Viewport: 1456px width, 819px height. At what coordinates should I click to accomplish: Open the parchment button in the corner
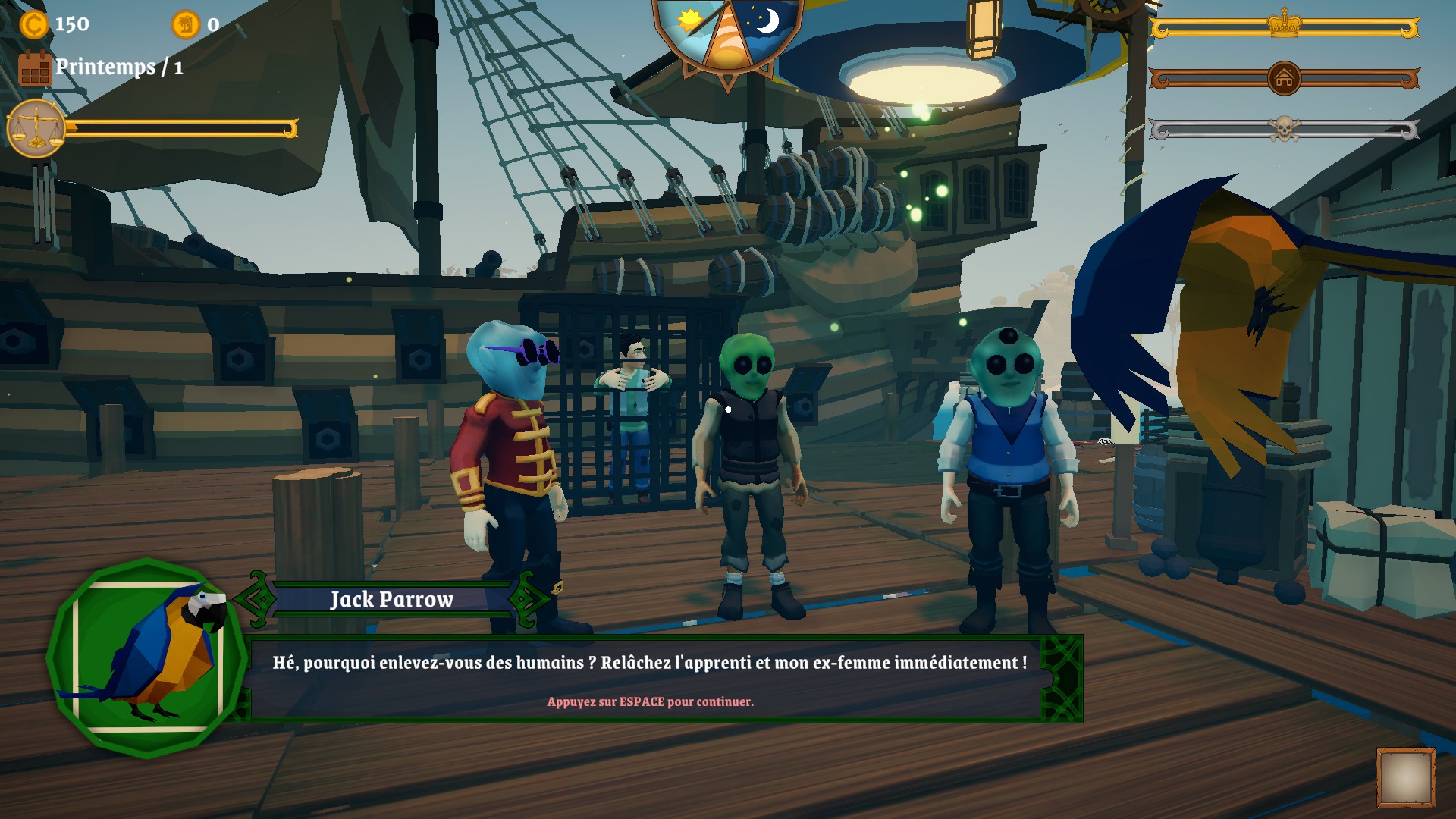(x=1405, y=777)
